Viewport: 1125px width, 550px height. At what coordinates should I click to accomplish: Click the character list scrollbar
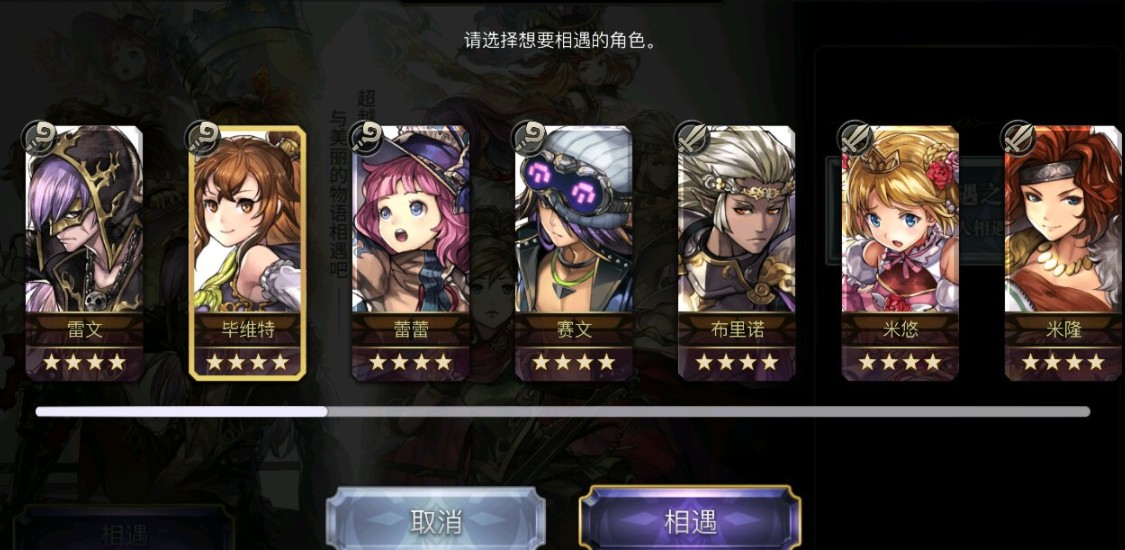(x=562, y=411)
